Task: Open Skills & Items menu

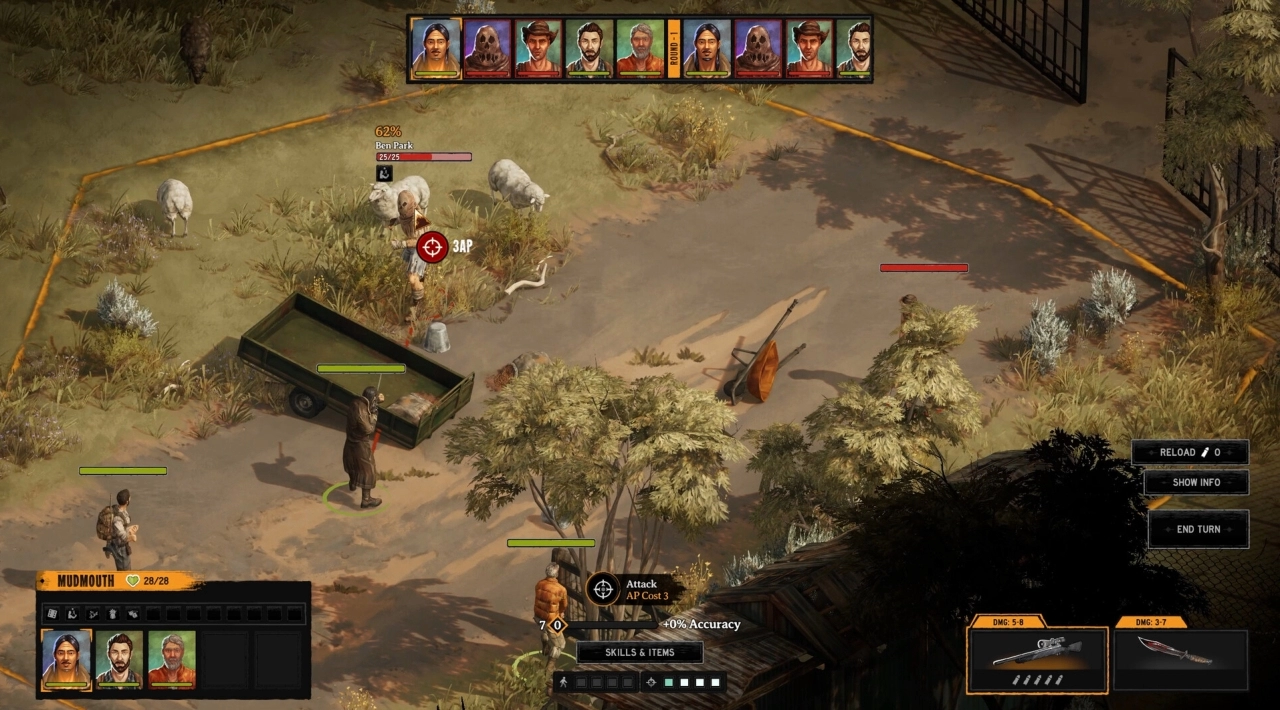Action: (639, 653)
